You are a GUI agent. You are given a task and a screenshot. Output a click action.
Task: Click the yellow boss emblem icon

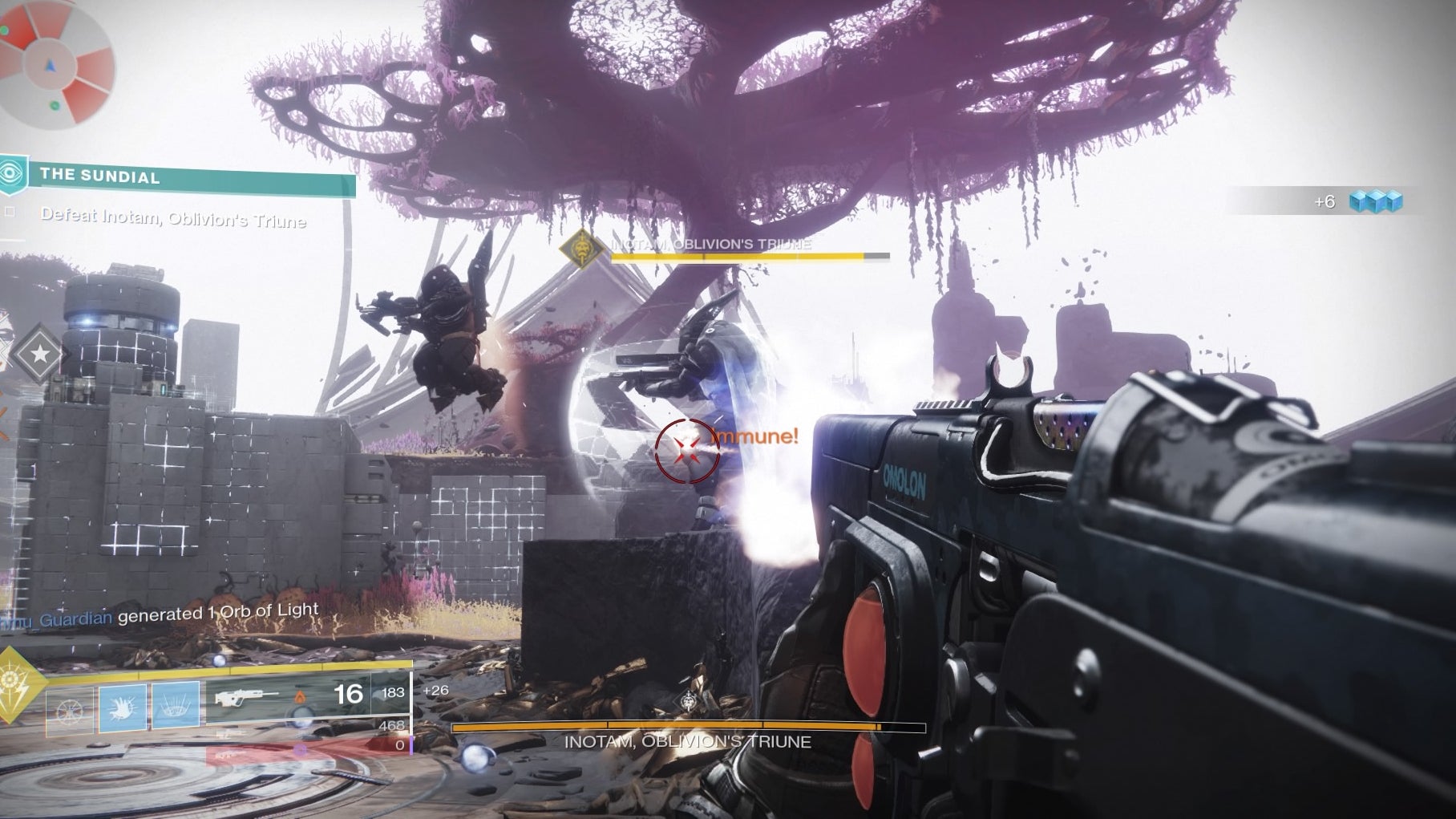coord(581,249)
